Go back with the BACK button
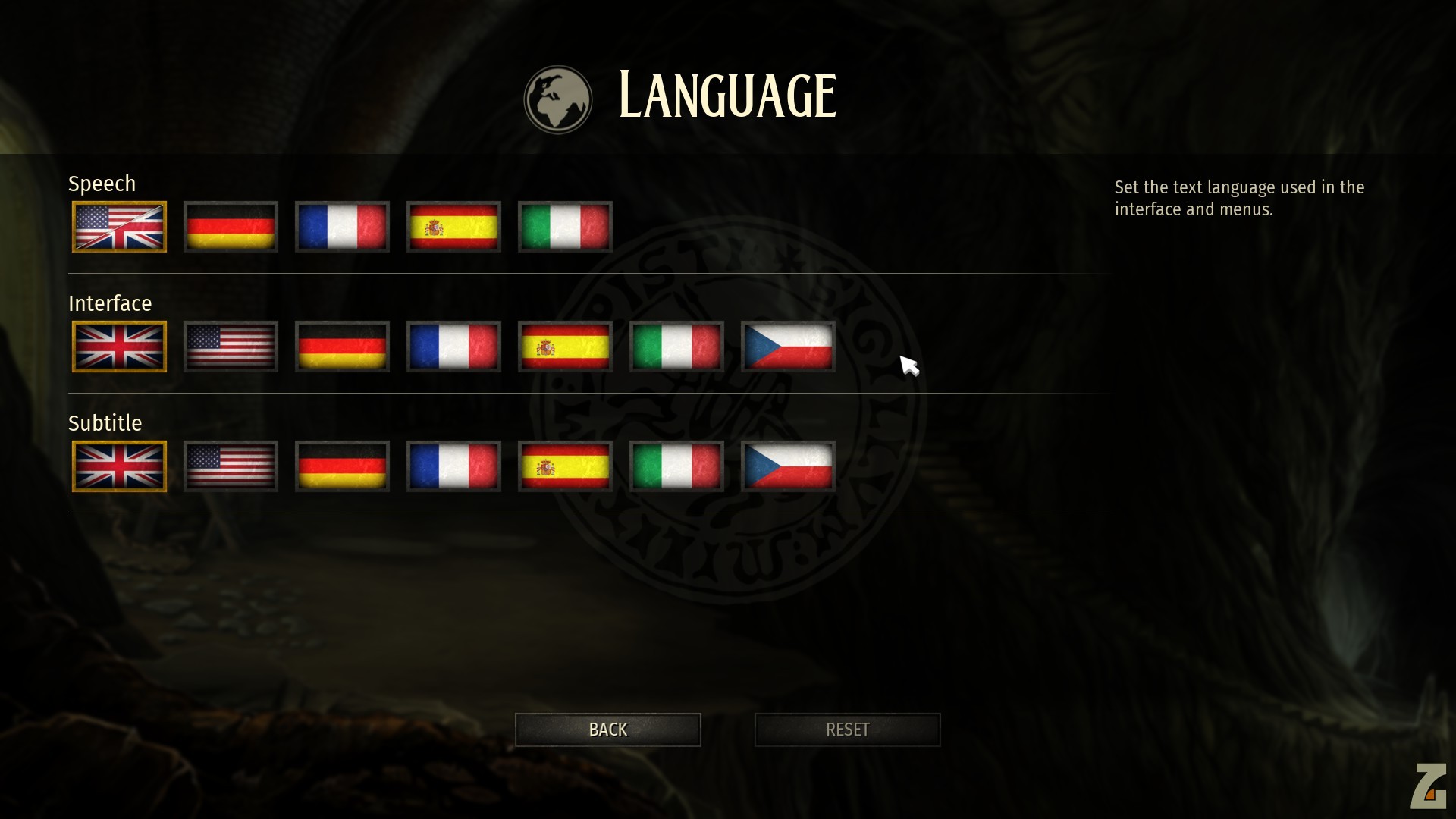Screen dimensions: 1456x819 607,730
